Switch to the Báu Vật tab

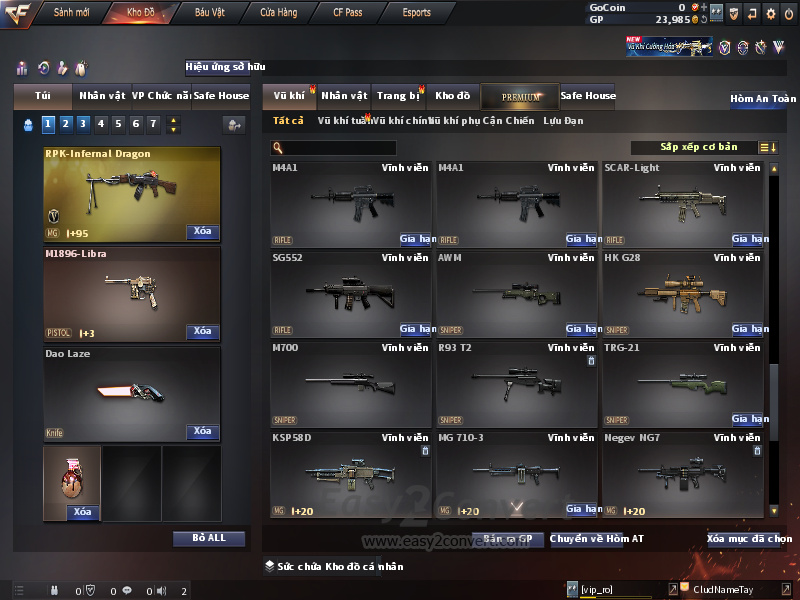pyautogui.click(x=209, y=13)
